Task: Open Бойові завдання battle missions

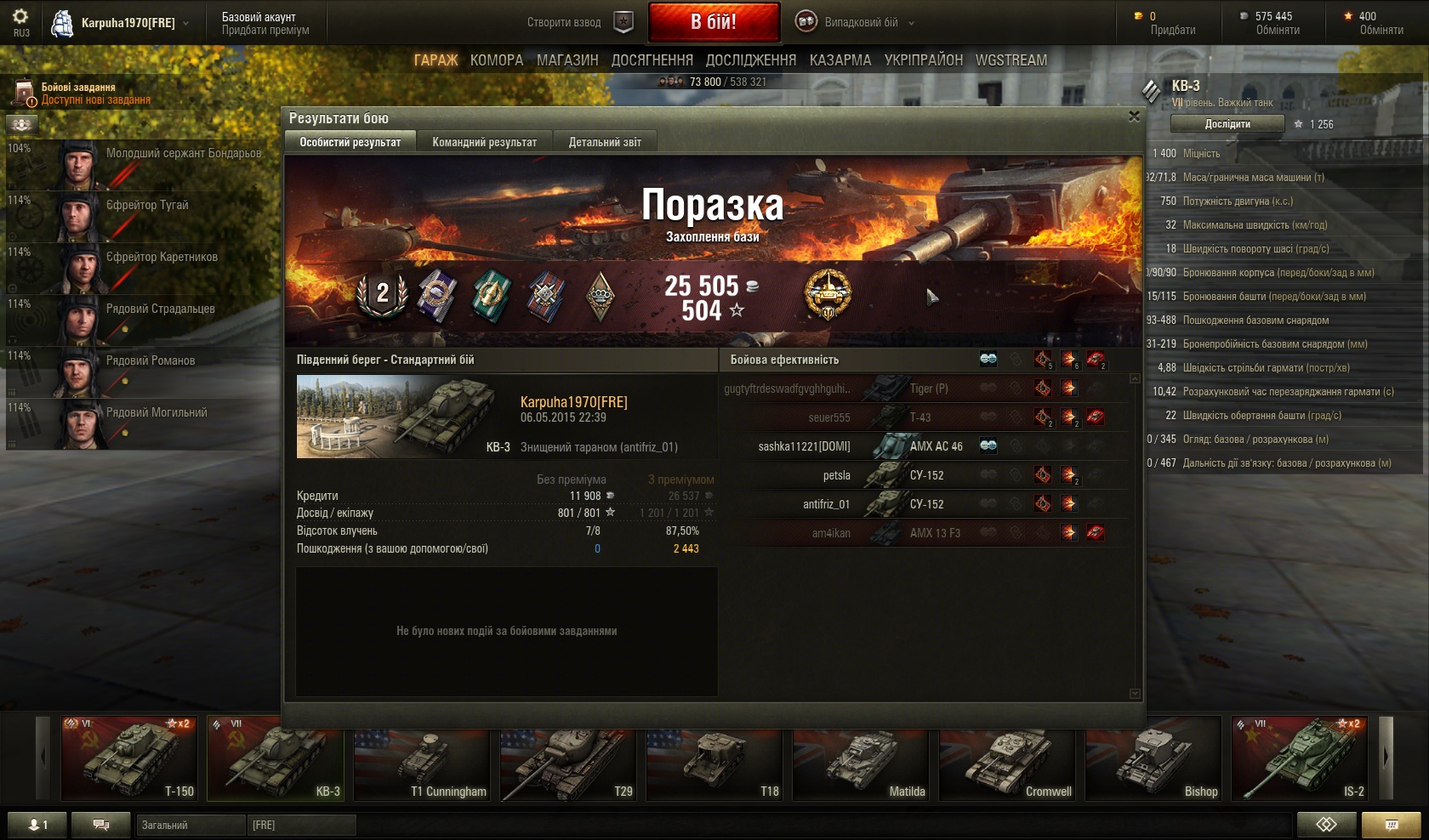Action: pos(78,93)
